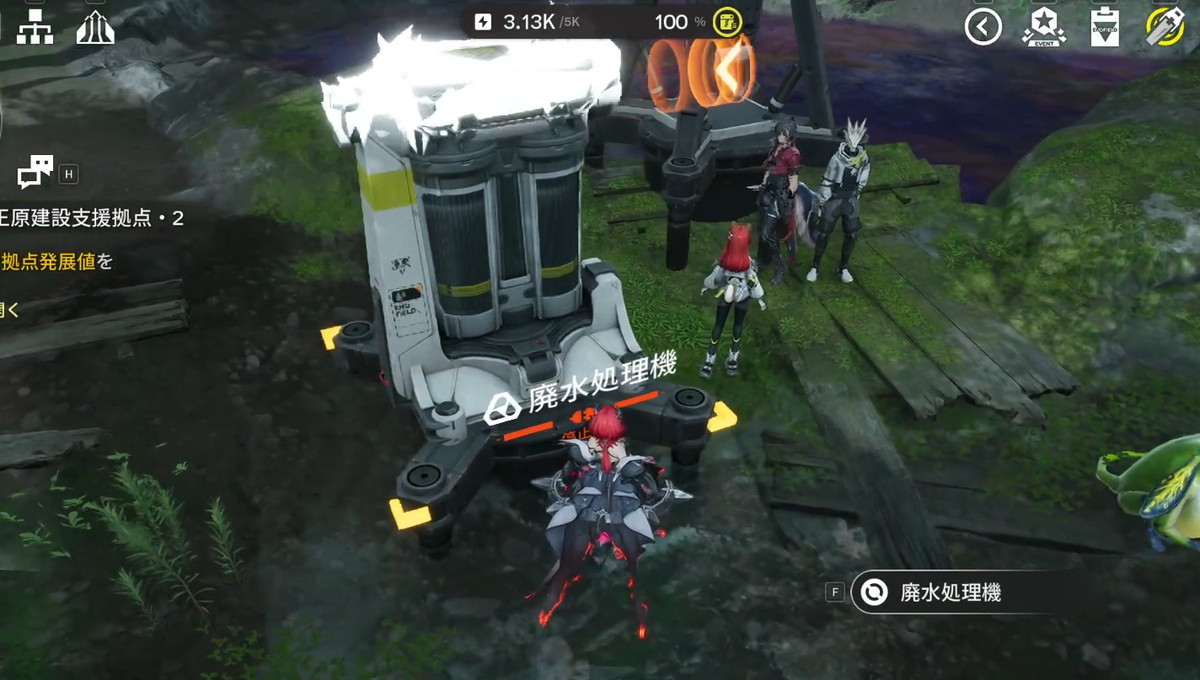The image size is (1200, 680).
Task: Open the Endfield clipboard icon
Action: tap(1105, 27)
